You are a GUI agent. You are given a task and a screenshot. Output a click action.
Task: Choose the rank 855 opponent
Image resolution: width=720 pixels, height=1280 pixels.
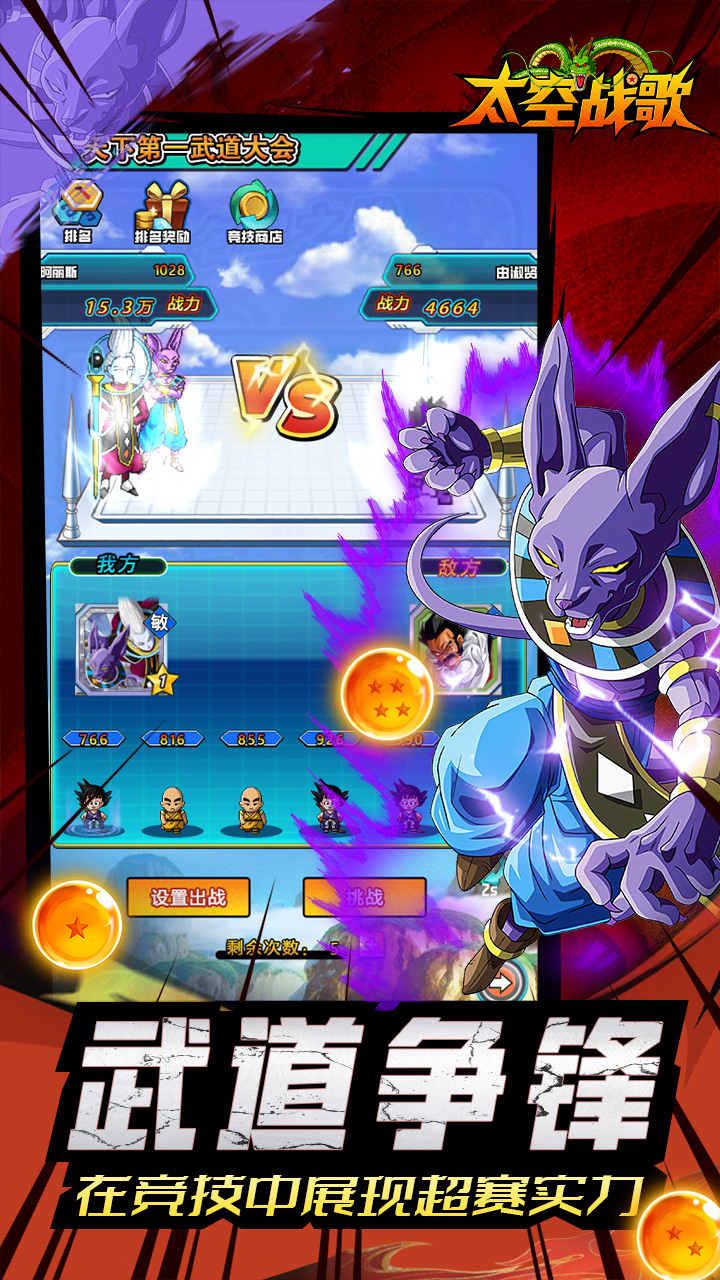tap(251, 805)
